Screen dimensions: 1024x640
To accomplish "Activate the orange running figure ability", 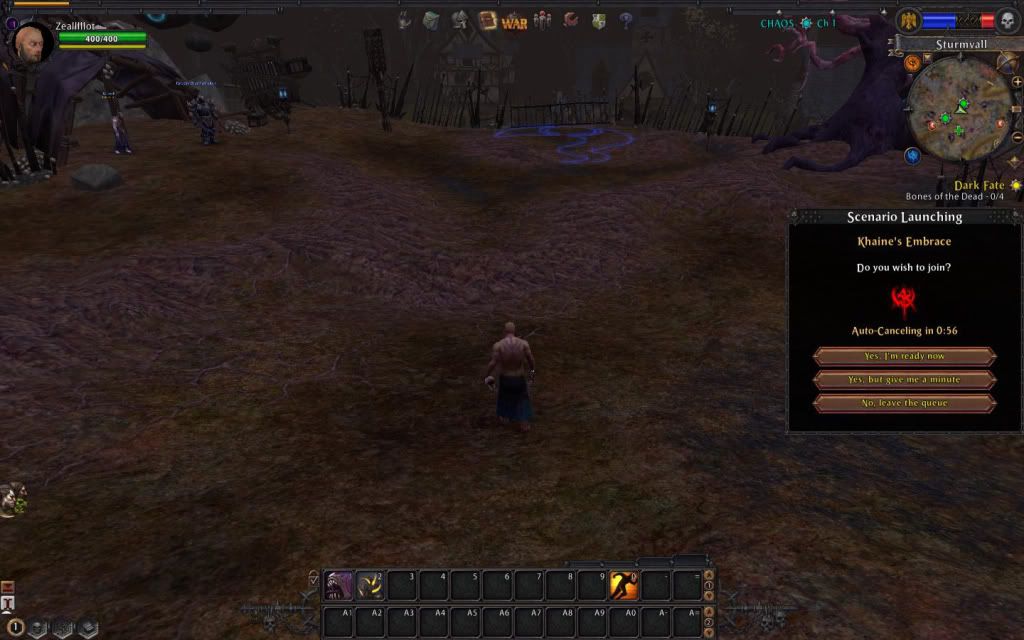I will [624, 585].
